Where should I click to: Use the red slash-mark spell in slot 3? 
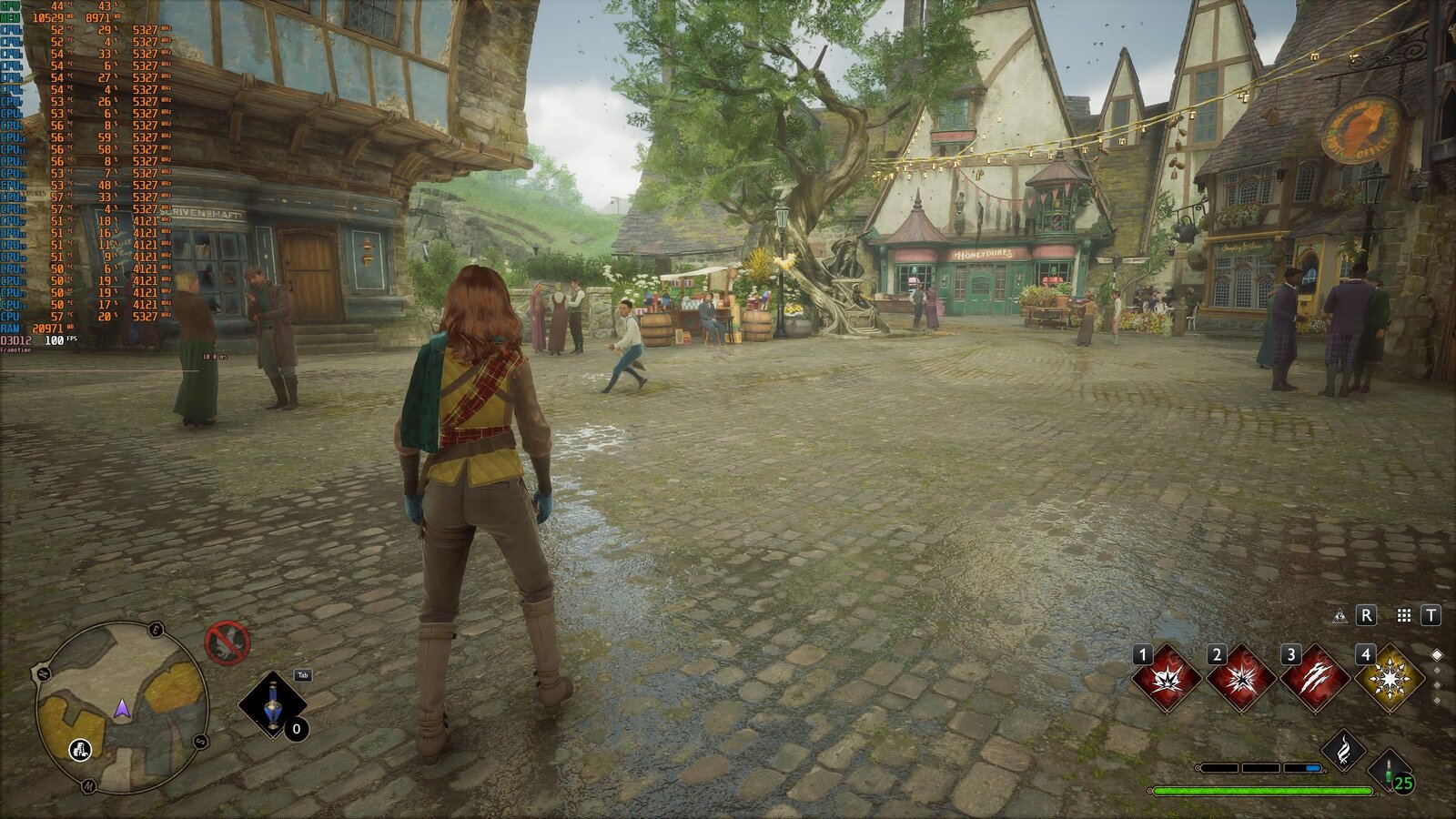[x=1315, y=679]
